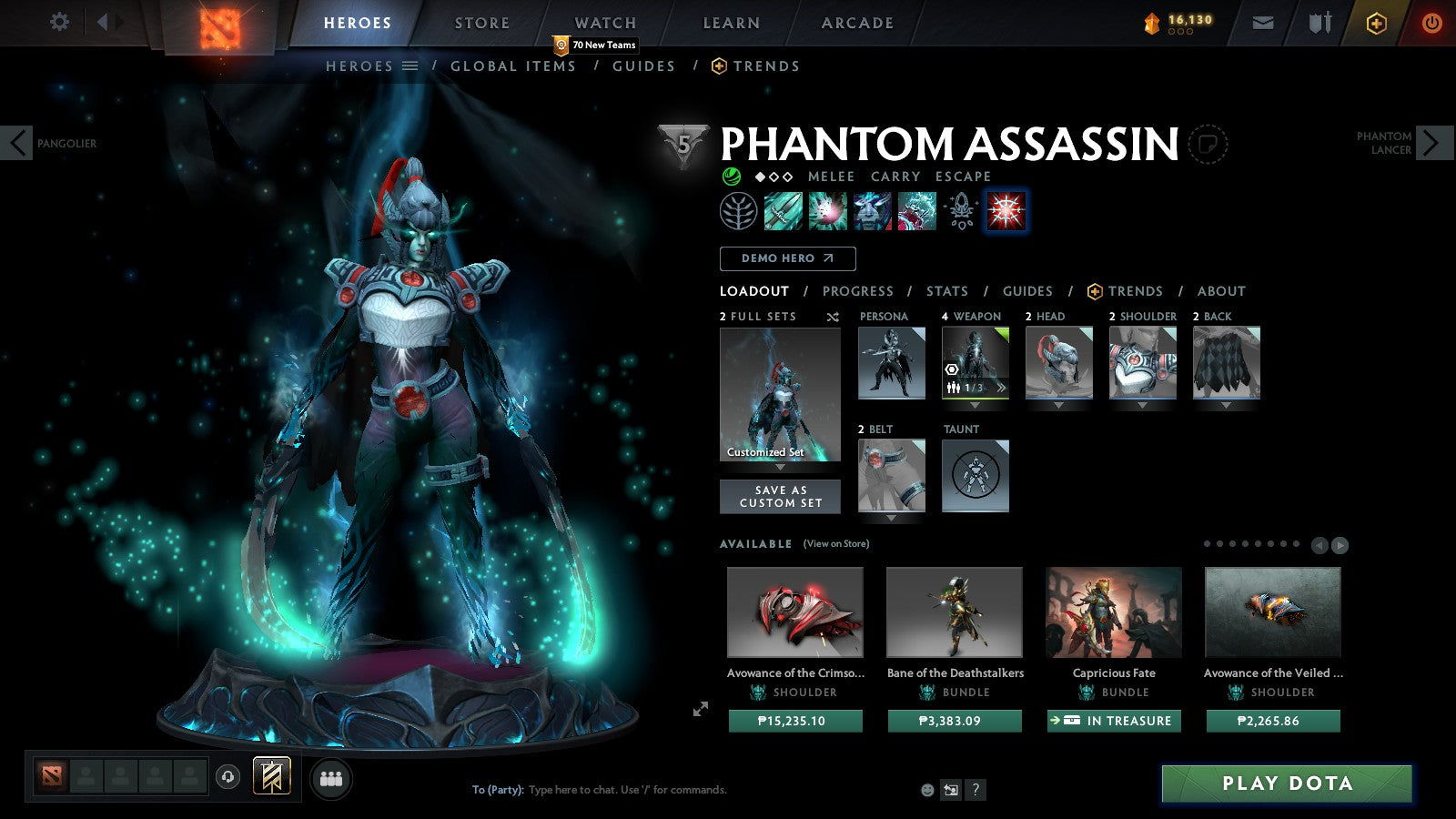Viewport: 1456px width, 819px height.
Task: Expand the loadout preview with the diagonal arrows
Action: (700, 710)
